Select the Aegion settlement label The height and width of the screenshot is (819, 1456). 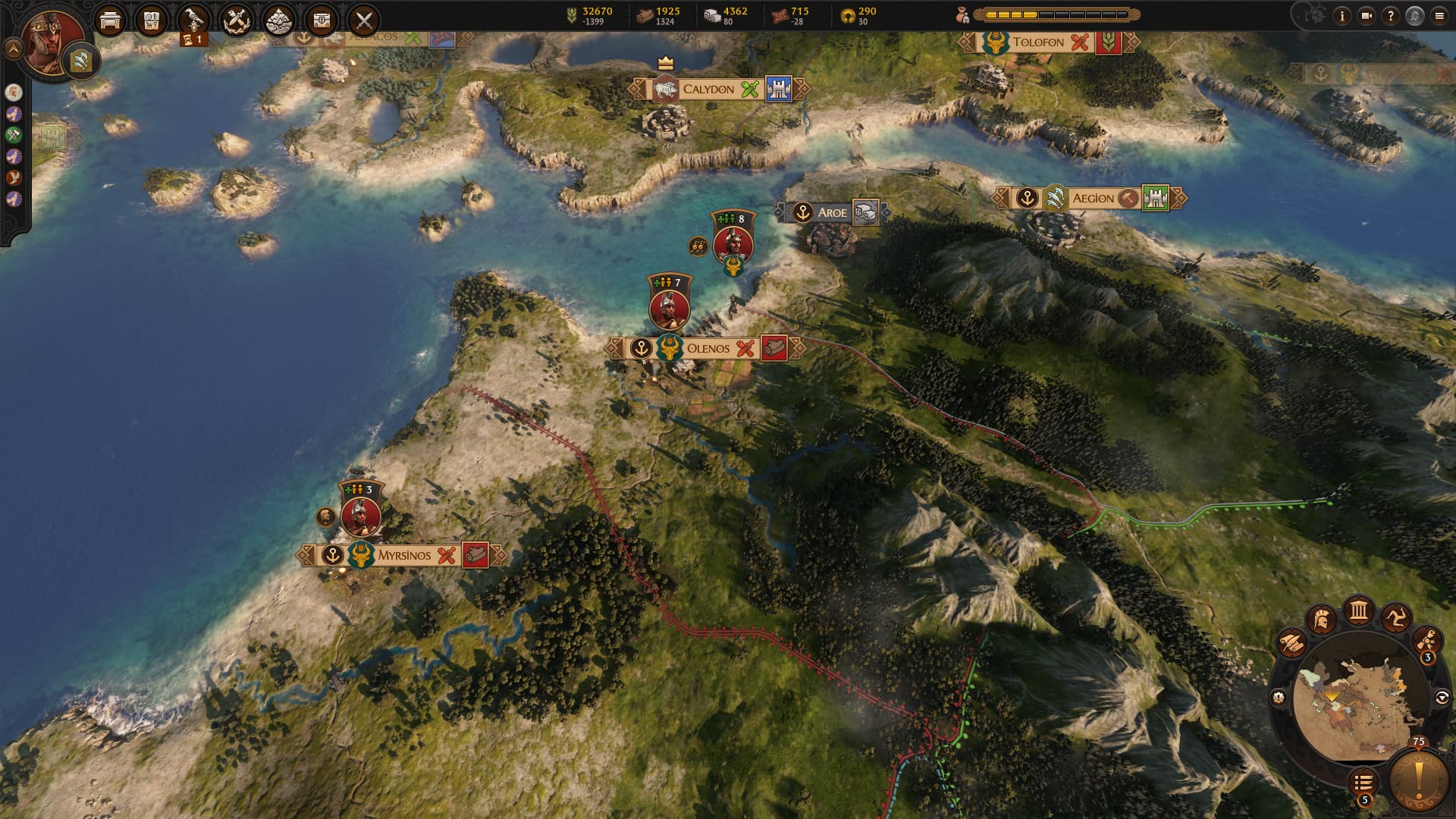(1092, 199)
